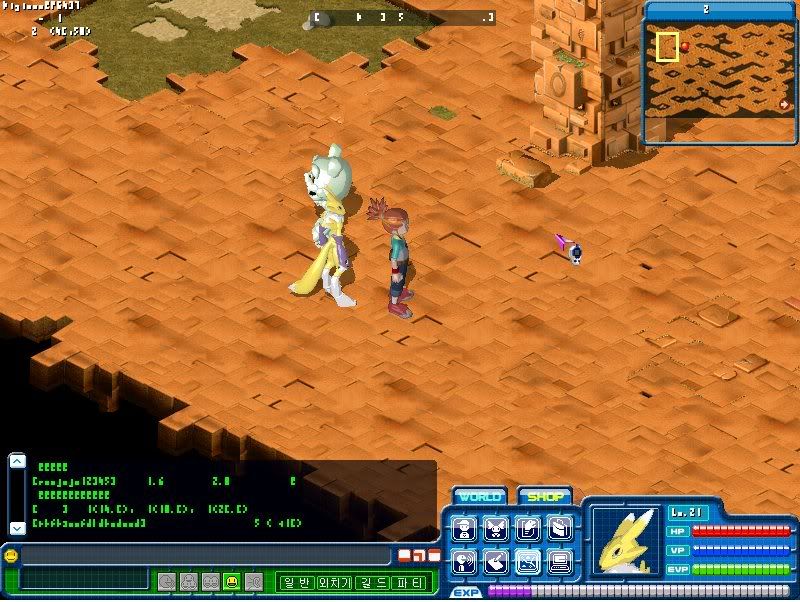
Task: Select the 일반 chat channel
Action: [297, 581]
